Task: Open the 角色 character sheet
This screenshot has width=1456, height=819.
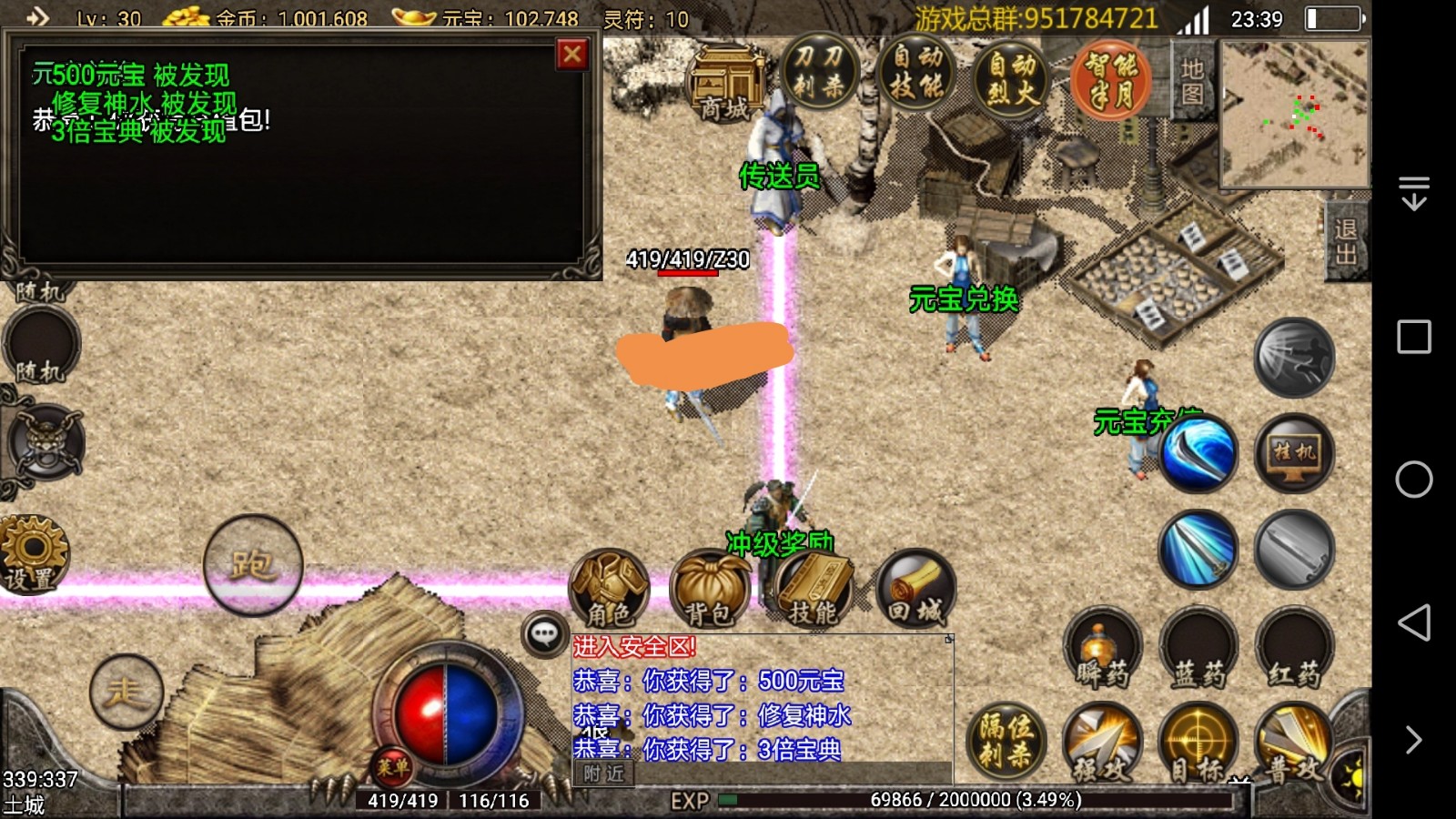Action: pyautogui.click(x=609, y=588)
